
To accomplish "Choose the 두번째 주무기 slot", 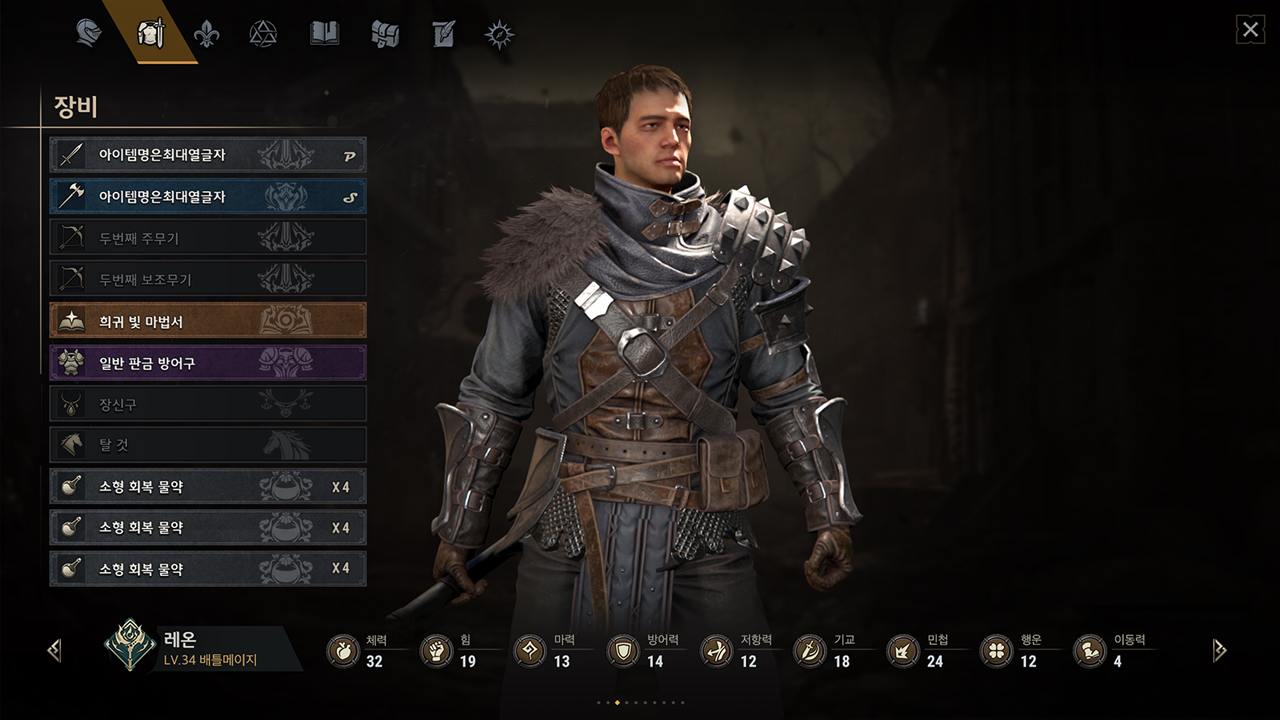I will 208,238.
